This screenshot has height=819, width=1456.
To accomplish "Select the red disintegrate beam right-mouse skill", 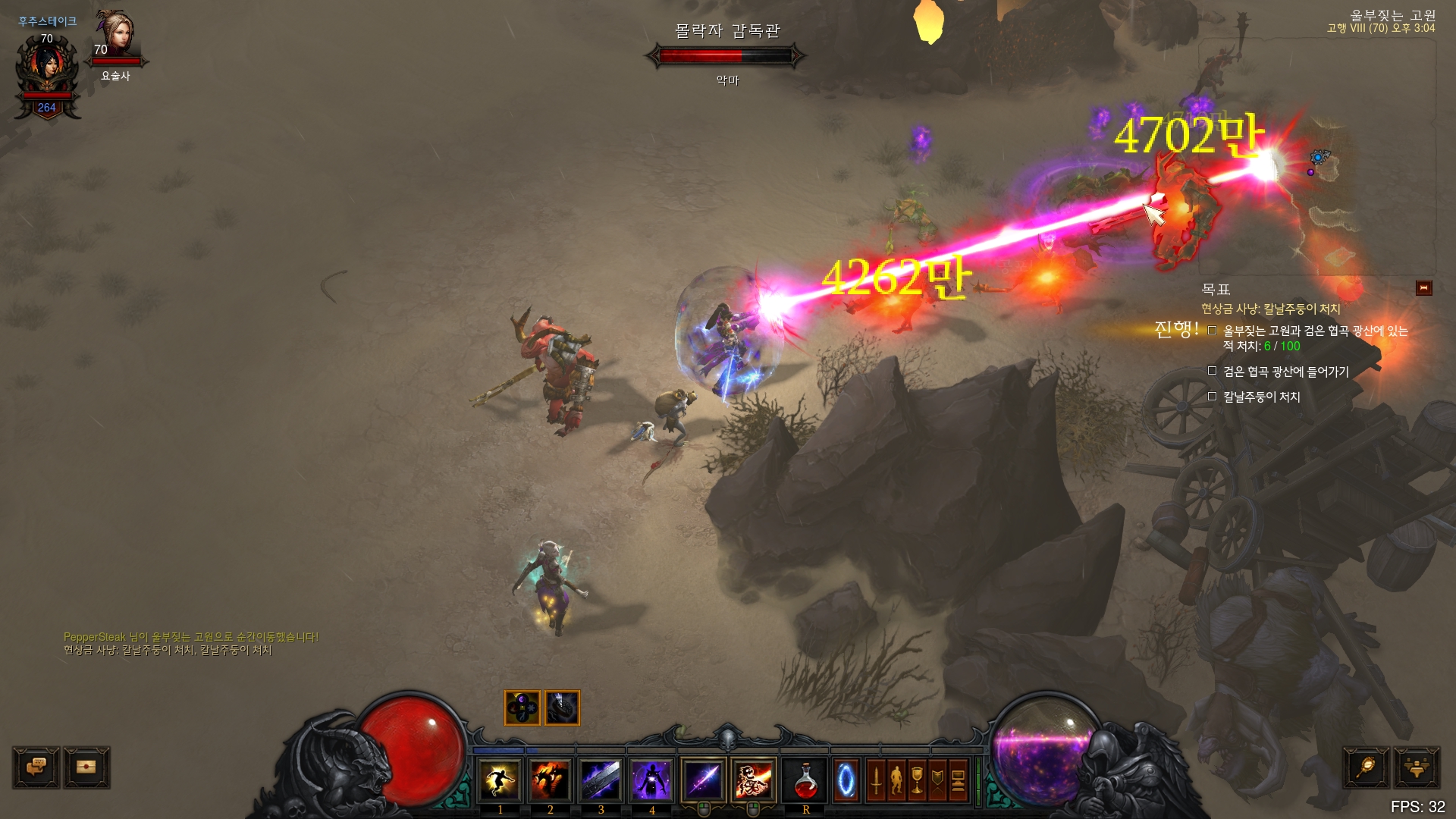I will [754, 780].
